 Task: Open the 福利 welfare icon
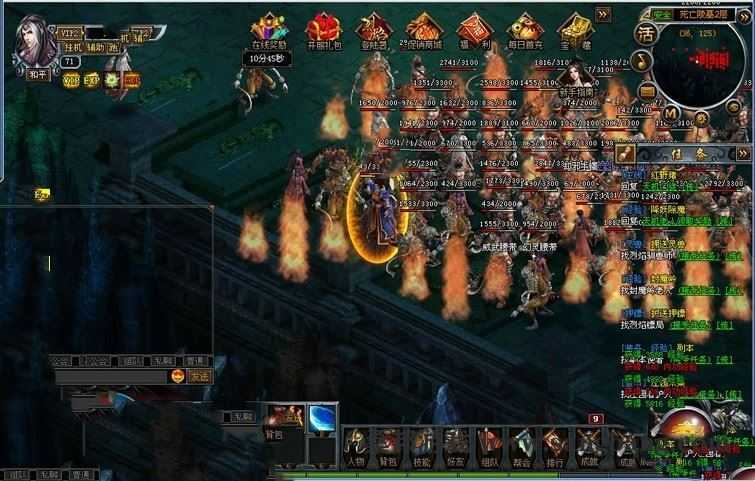pos(471,29)
